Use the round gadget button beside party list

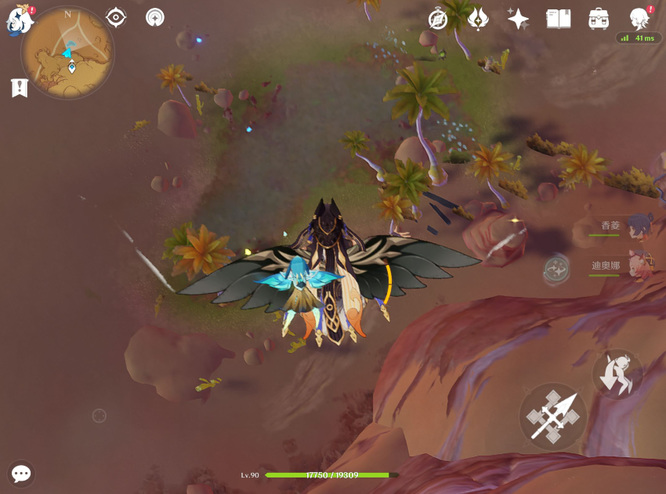tap(556, 268)
